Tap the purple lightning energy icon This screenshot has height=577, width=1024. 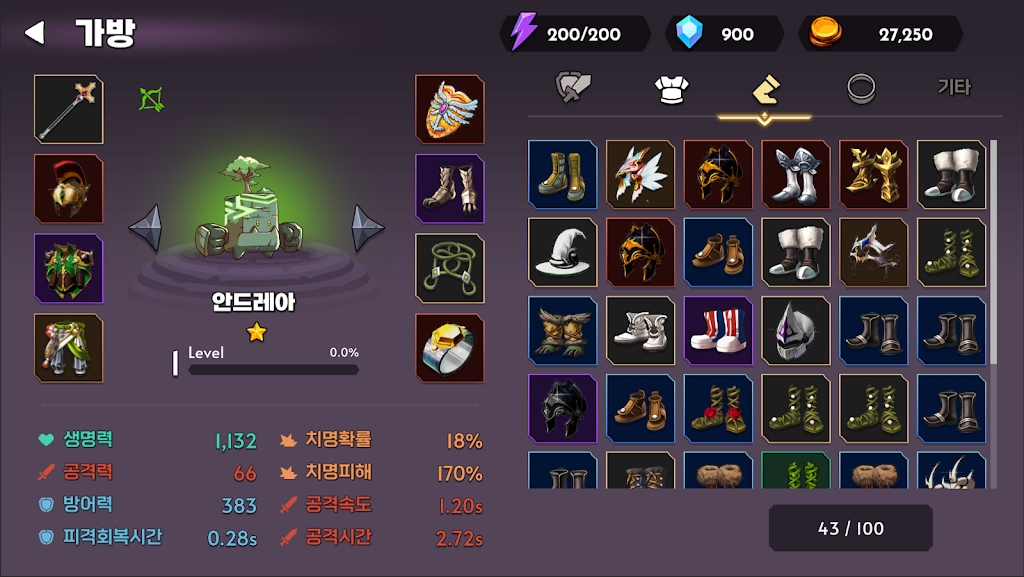[523, 33]
